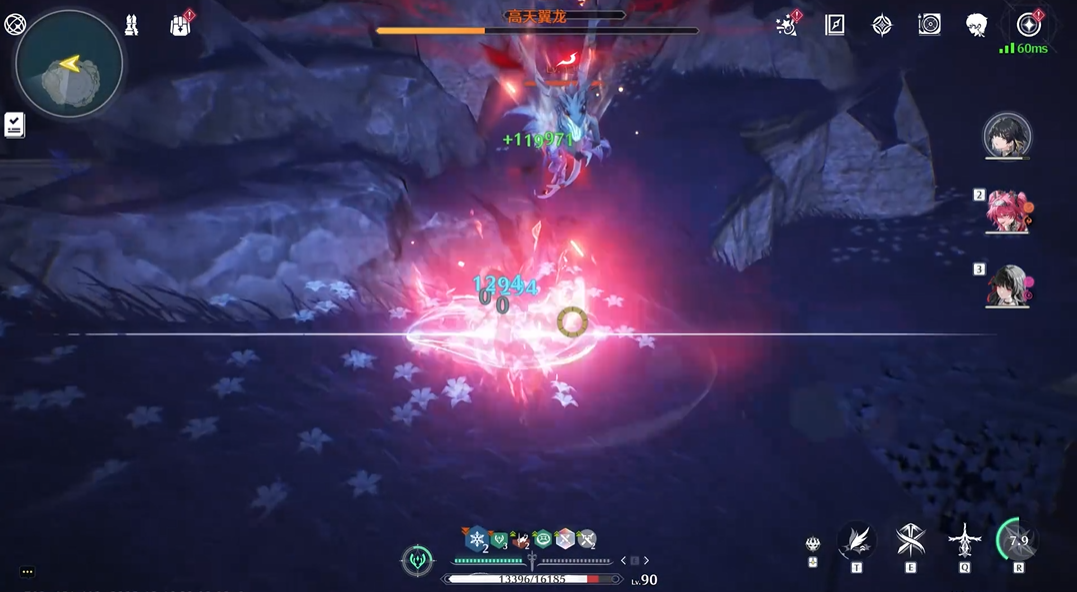Switch to the pink-haired character in slot 2
The image size is (1077, 592).
point(1008,211)
